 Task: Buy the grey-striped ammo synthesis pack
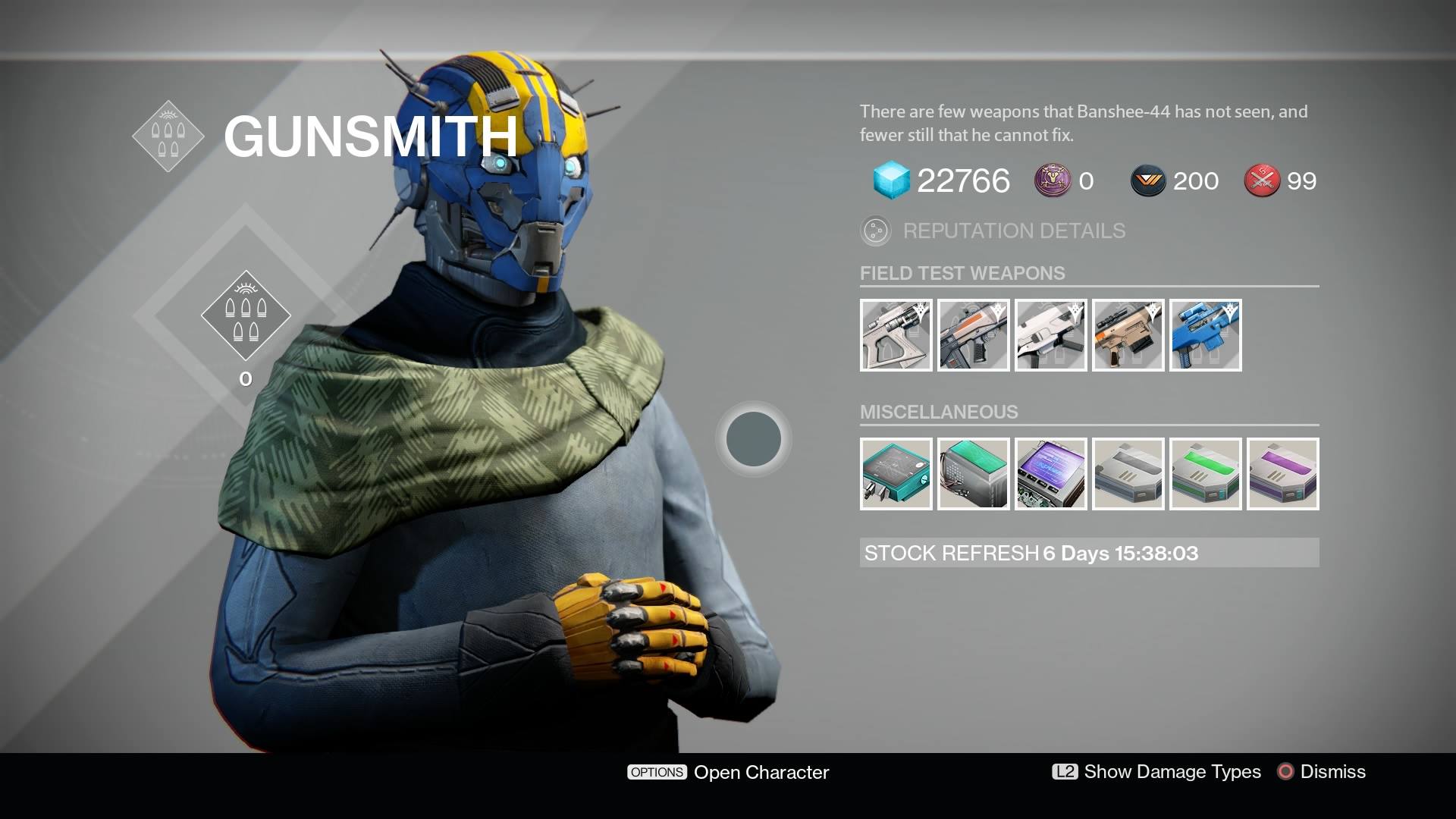[1128, 474]
